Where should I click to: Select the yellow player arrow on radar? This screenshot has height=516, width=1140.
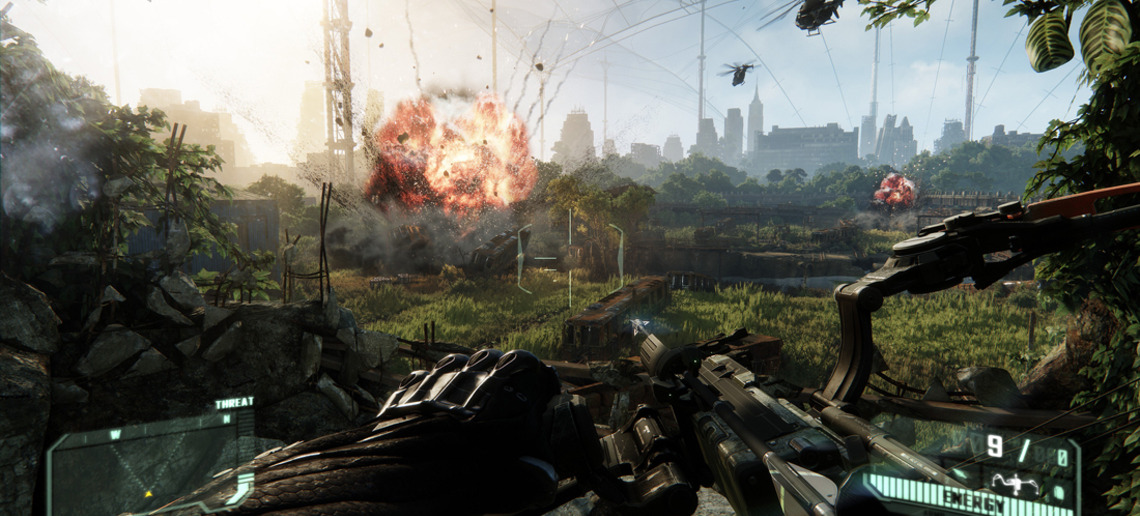click(149, 493)
